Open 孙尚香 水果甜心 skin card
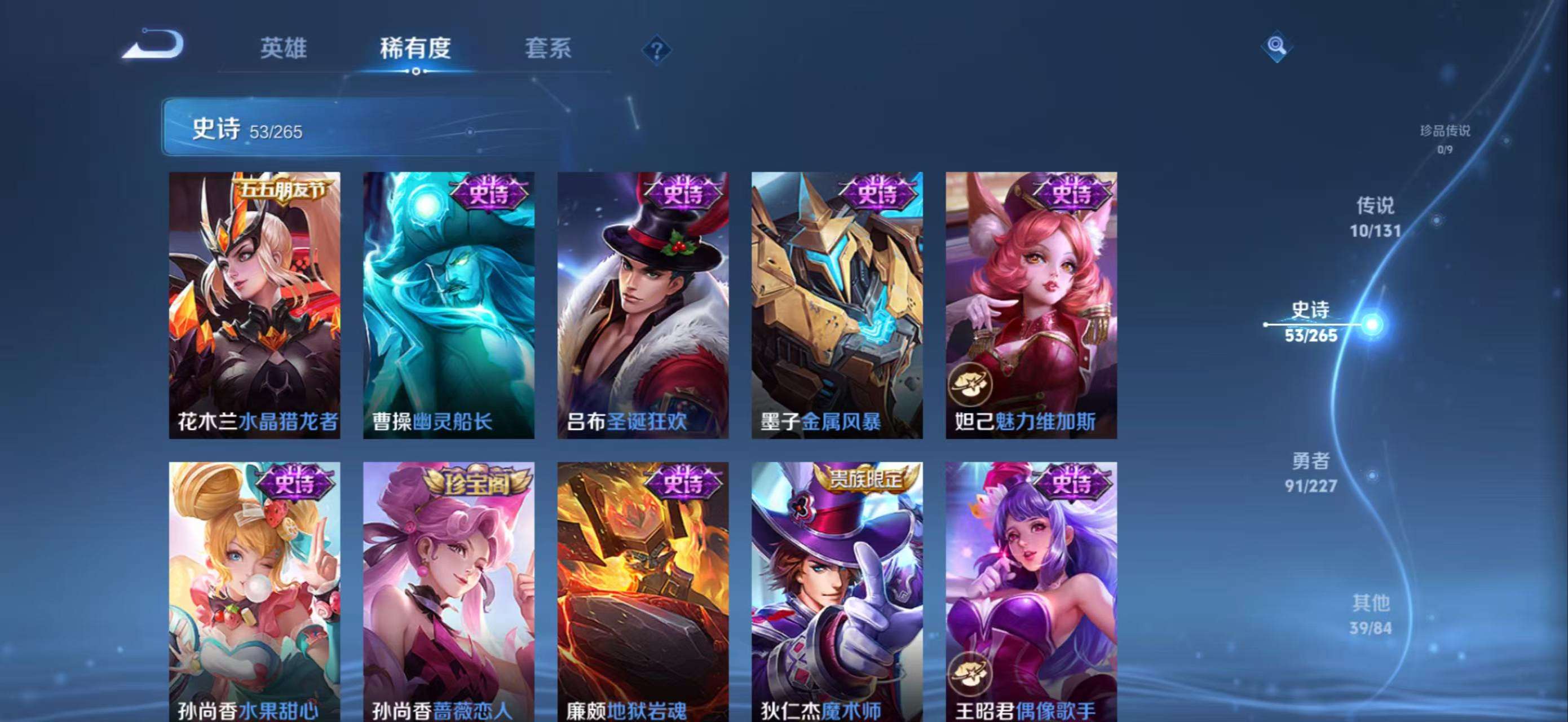The height and width of the screenshot is (722, 1568). point(254,592)
